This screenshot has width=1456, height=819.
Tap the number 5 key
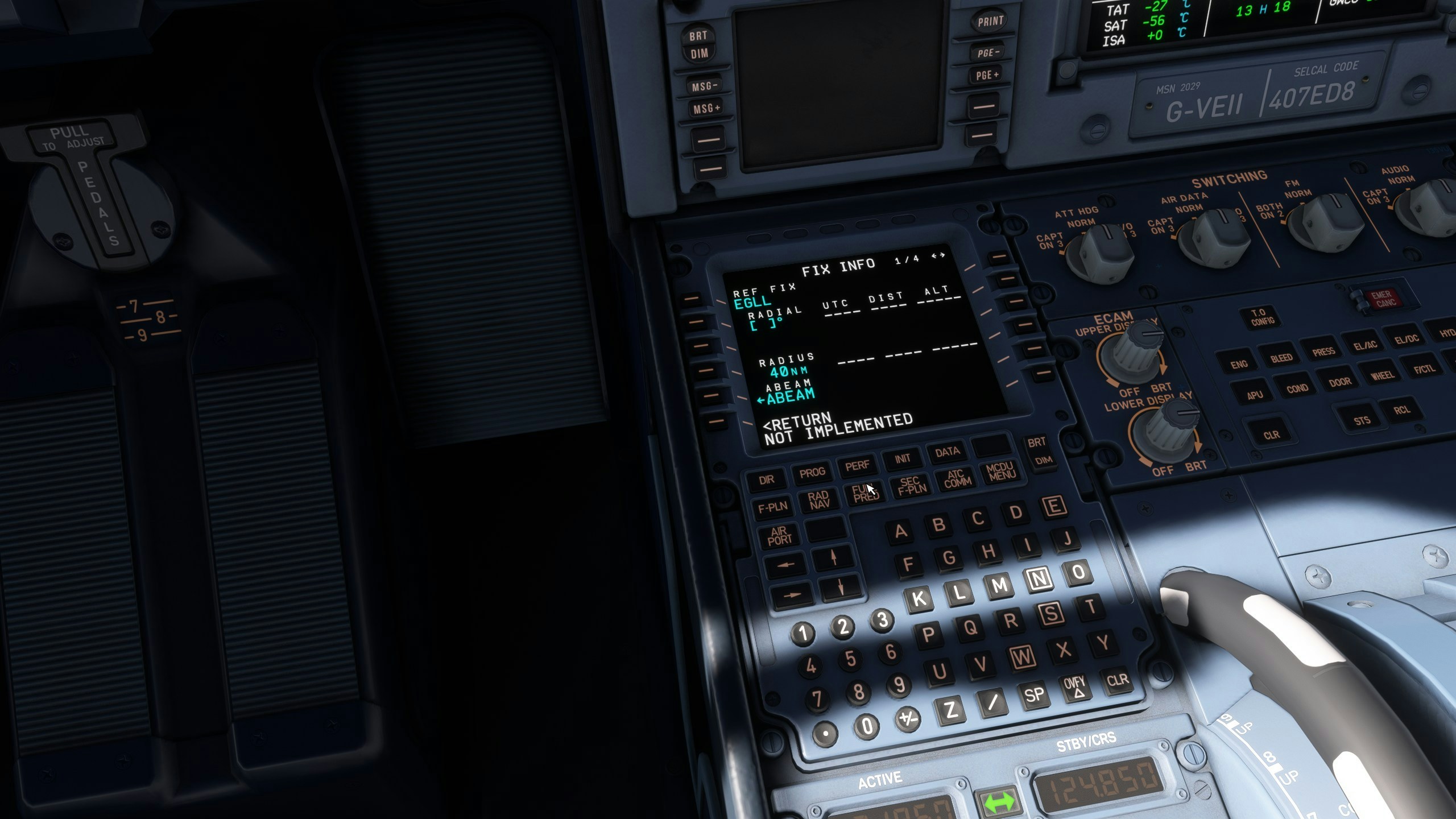[850, 659]
